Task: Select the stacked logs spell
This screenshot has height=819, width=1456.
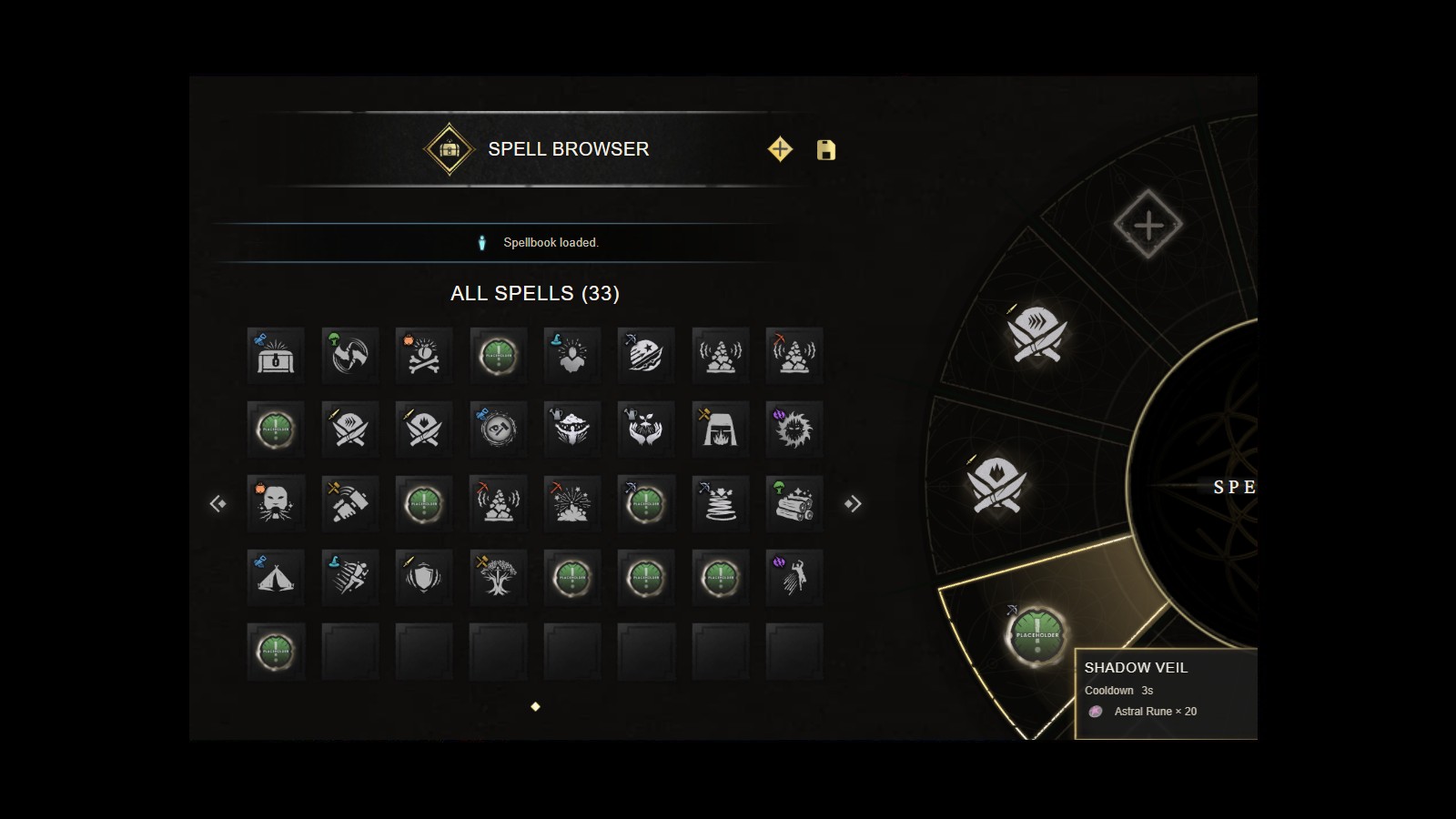Action: (794, 503)
